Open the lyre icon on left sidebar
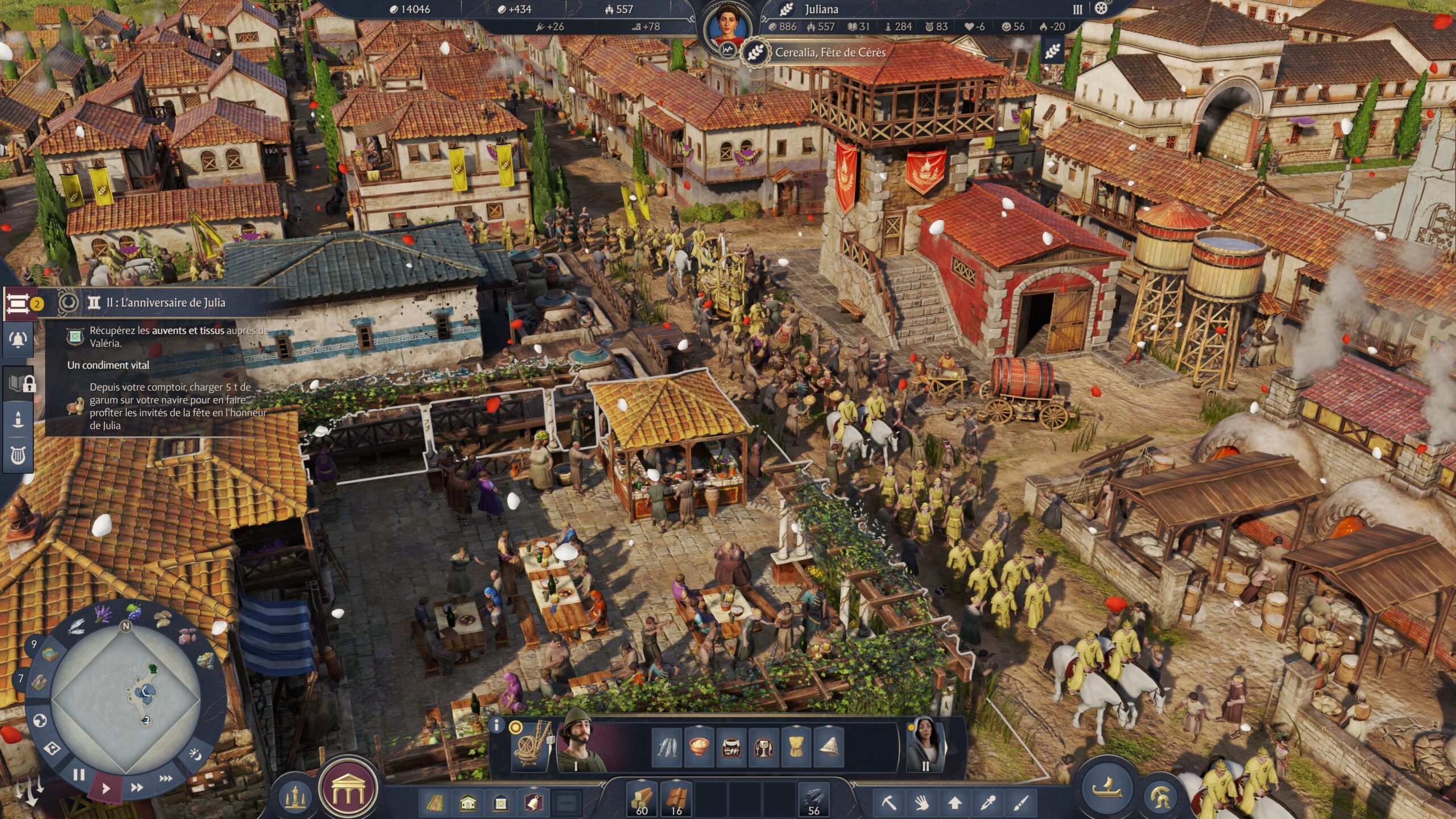 [18, 455]
